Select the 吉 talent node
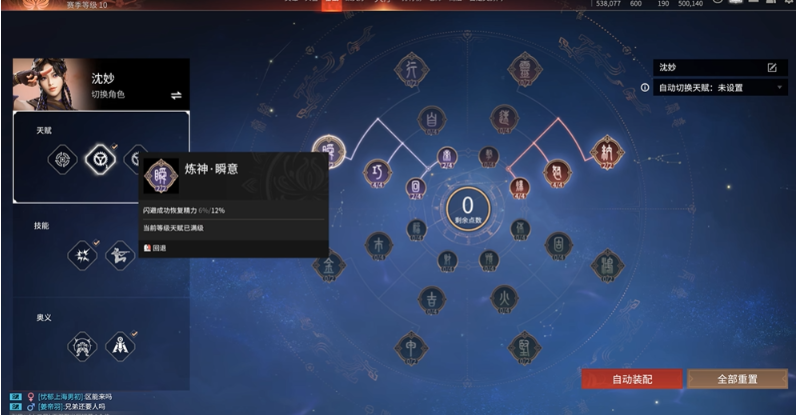The height and width of the screenshot is (415, 796). 431,297
